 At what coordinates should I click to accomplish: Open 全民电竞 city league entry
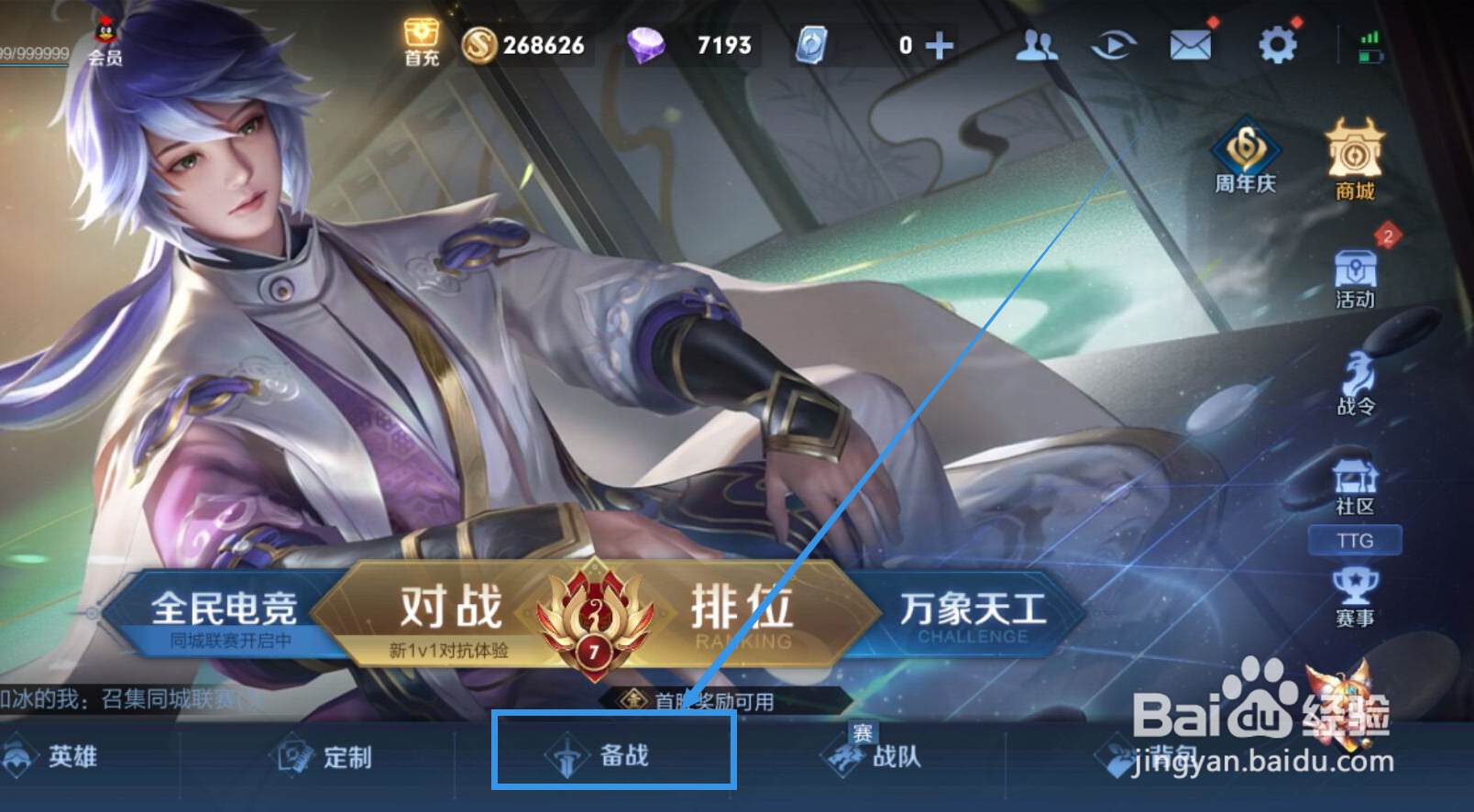click(x=228, y=607)
